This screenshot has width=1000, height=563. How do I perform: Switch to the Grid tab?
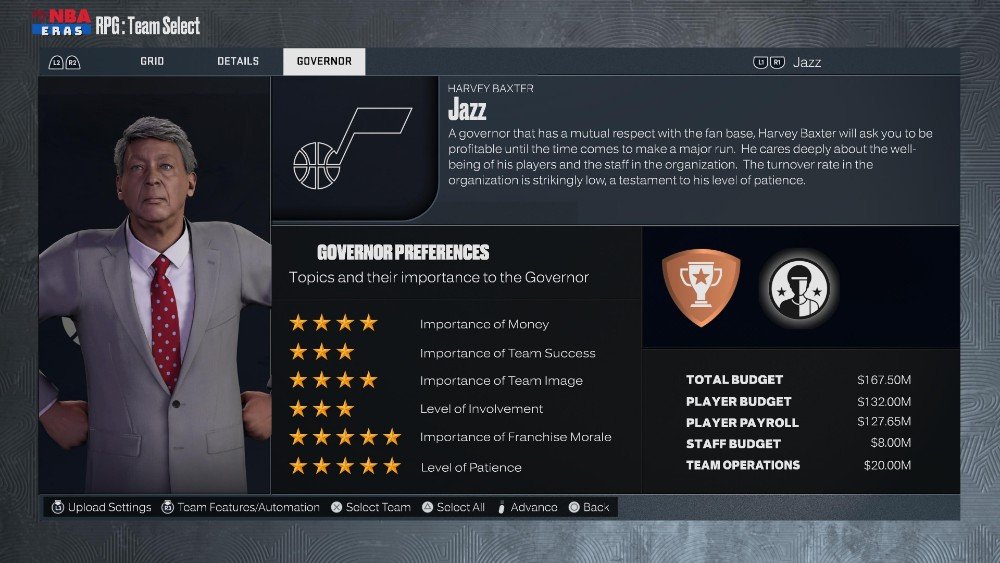tap(152, 62)
